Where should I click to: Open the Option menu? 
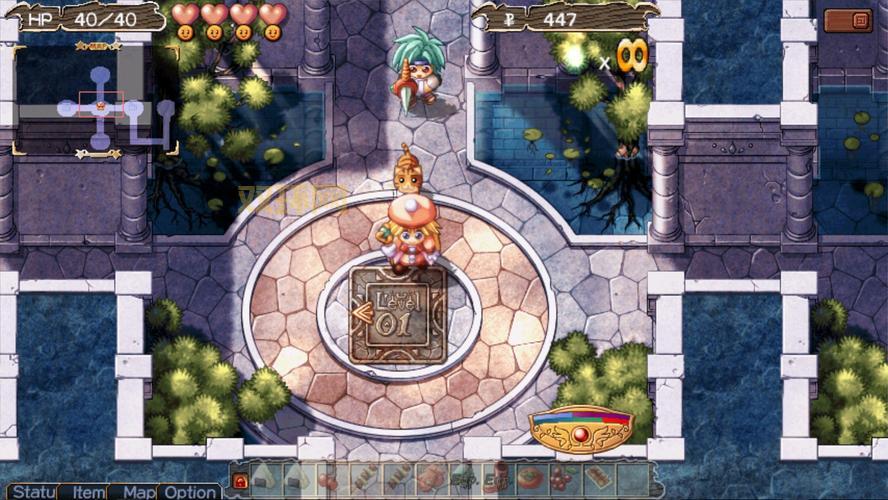(x=189, y=492)
